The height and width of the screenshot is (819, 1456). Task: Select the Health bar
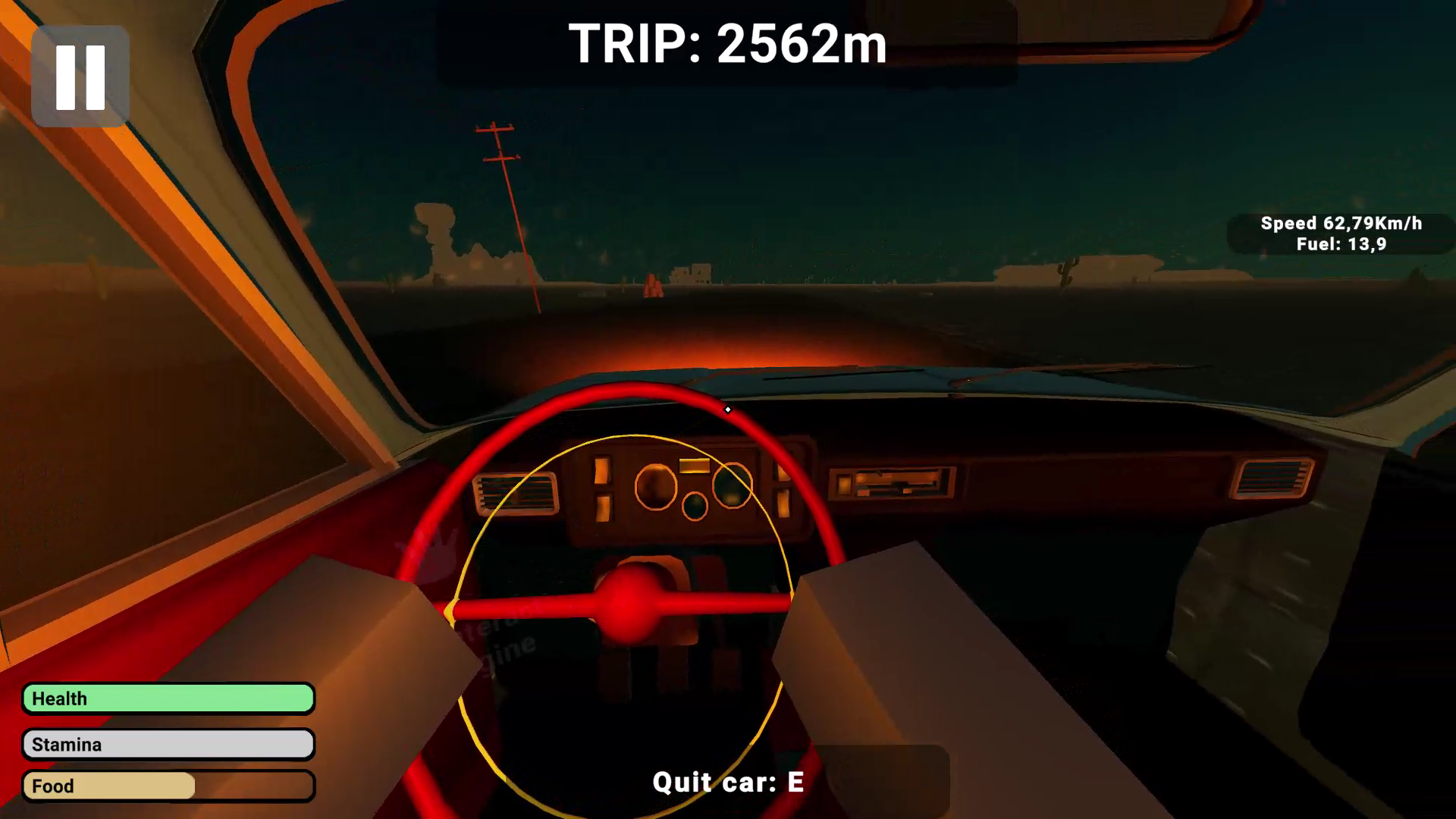(168, 698)
